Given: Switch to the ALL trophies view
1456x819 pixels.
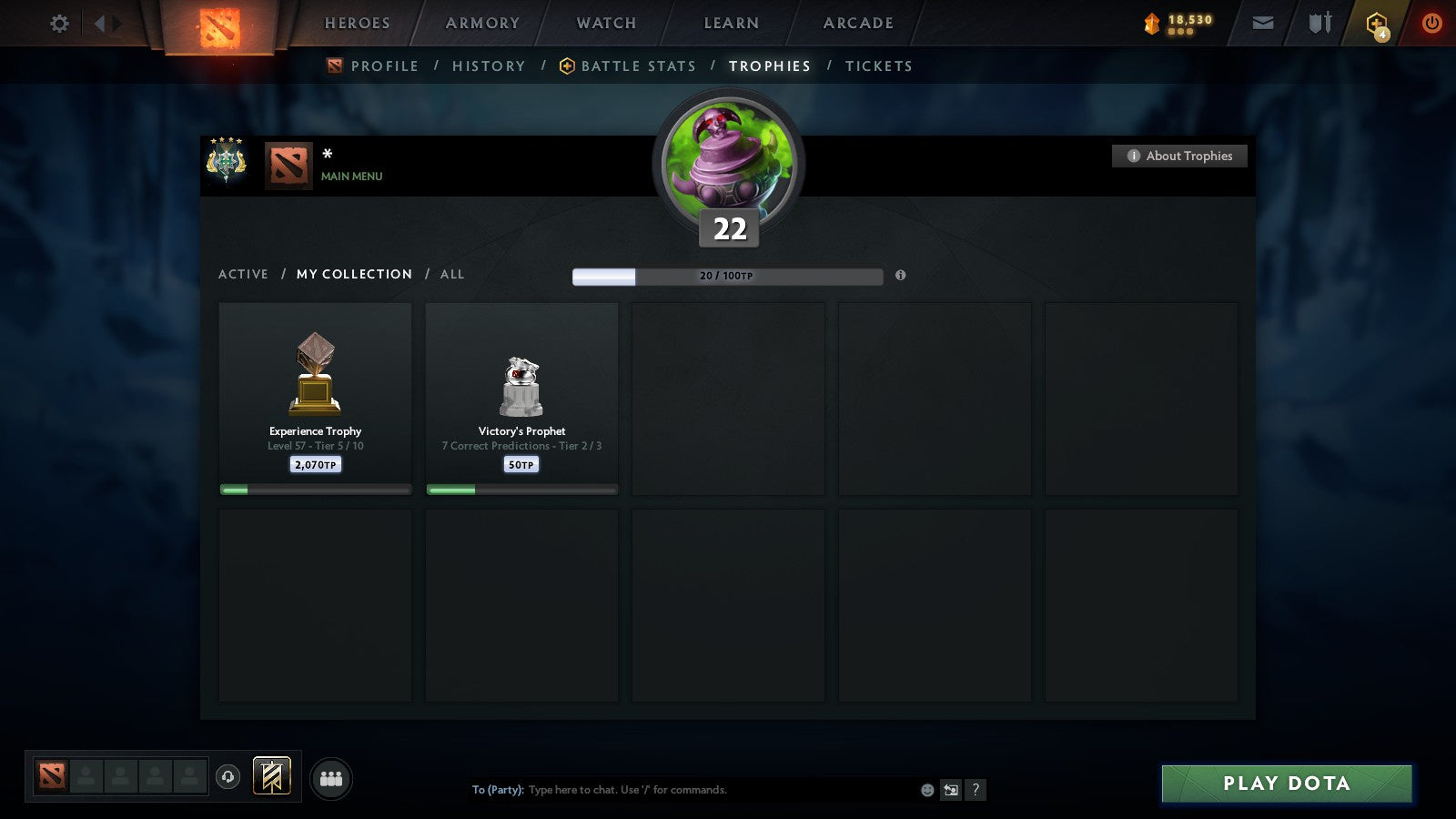Looking at the screenshot, I should (x=452, y=274).
